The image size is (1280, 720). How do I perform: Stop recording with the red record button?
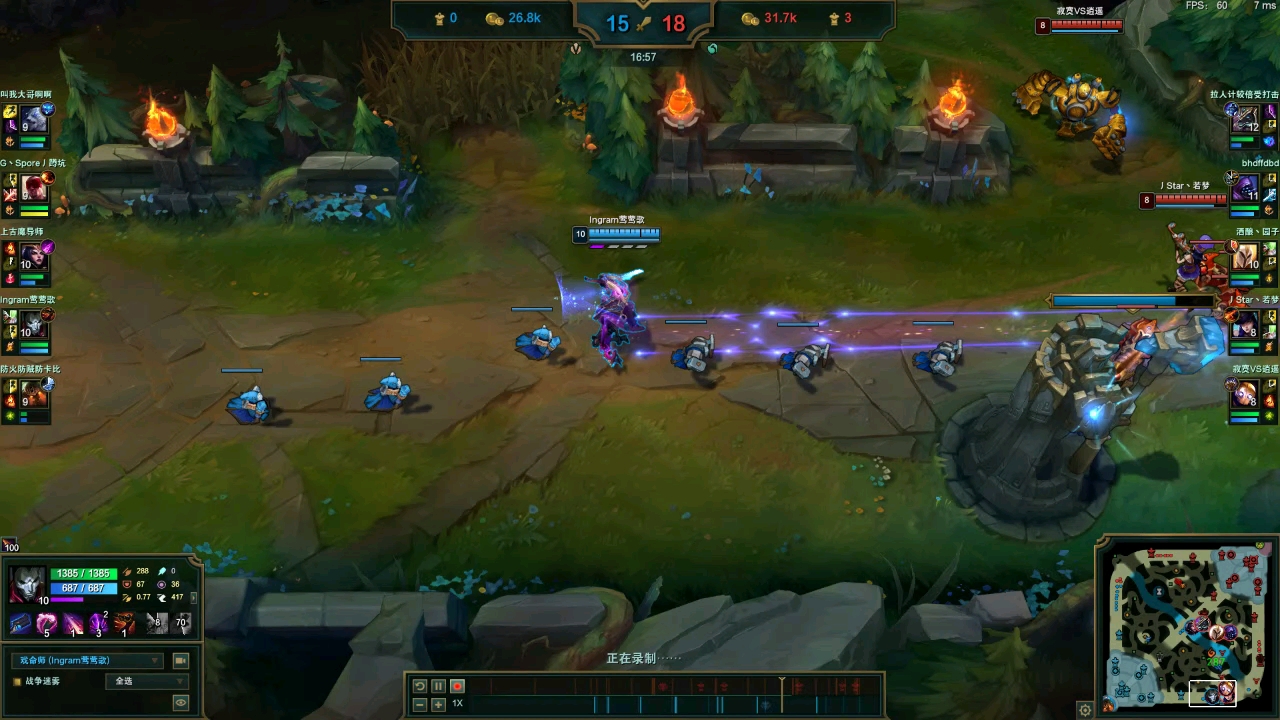coord(457,686)
